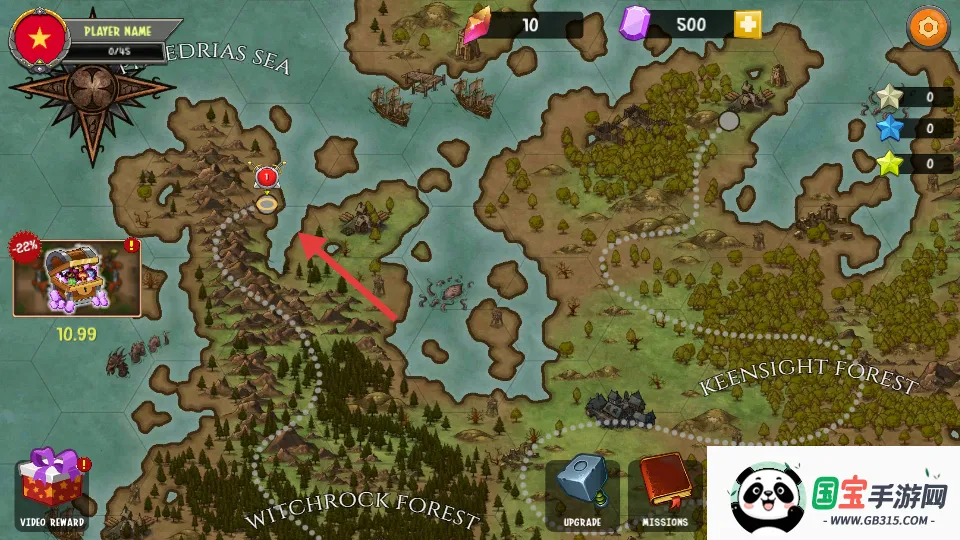Open the Upgrade menu
960x540 pixels.
coord(582,489)
